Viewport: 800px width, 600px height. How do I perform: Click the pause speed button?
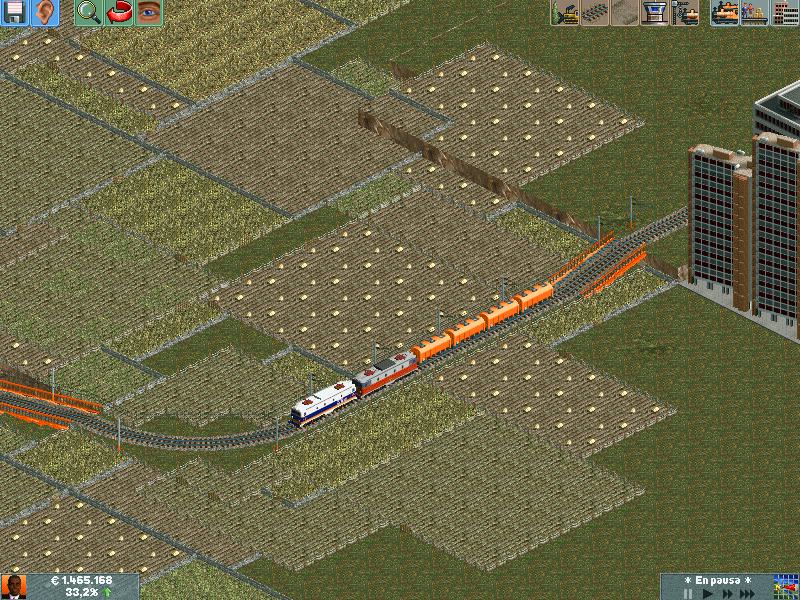687,593
